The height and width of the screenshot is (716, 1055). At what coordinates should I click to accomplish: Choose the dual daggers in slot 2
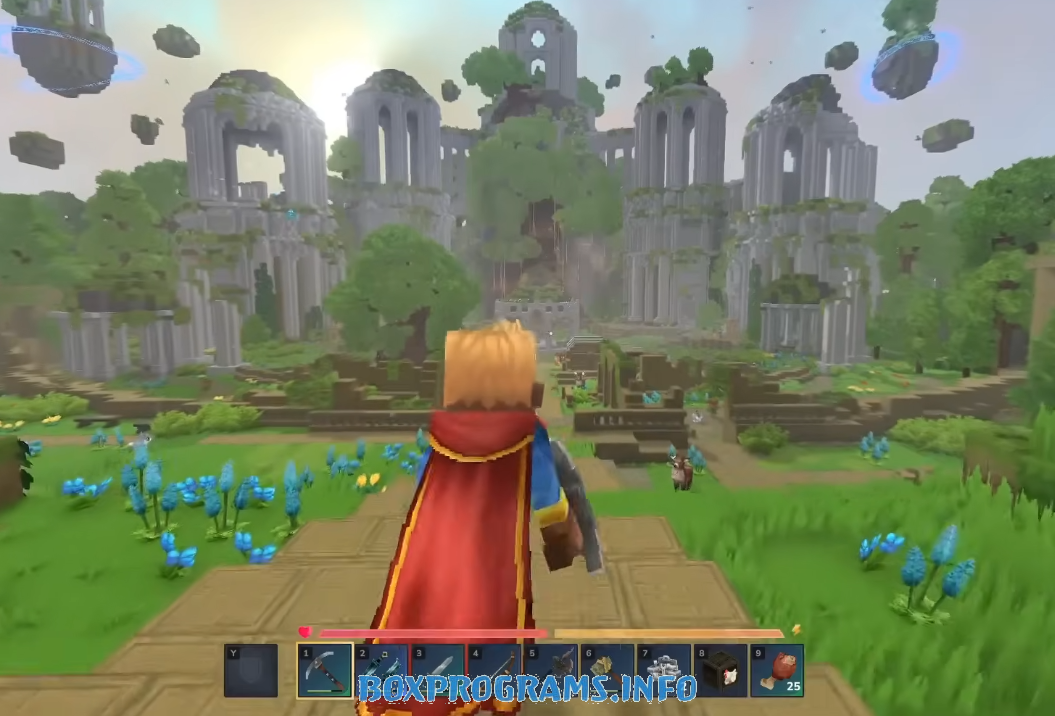coord(381,670)
